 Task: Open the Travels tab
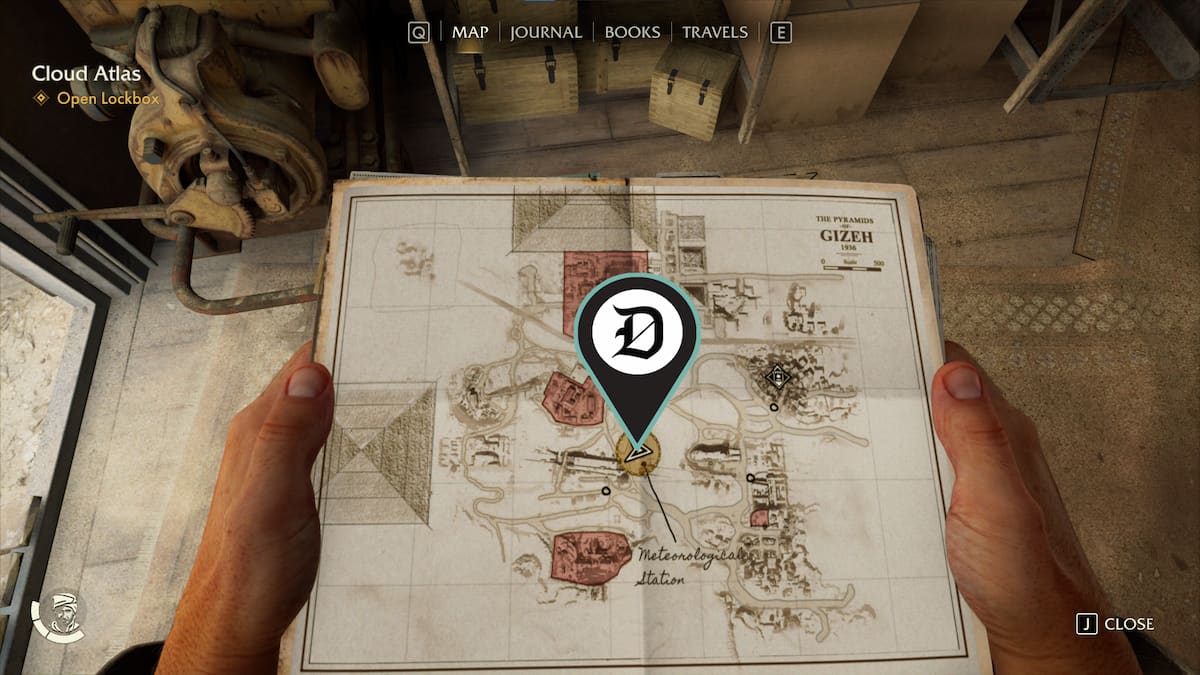(714, 32)
